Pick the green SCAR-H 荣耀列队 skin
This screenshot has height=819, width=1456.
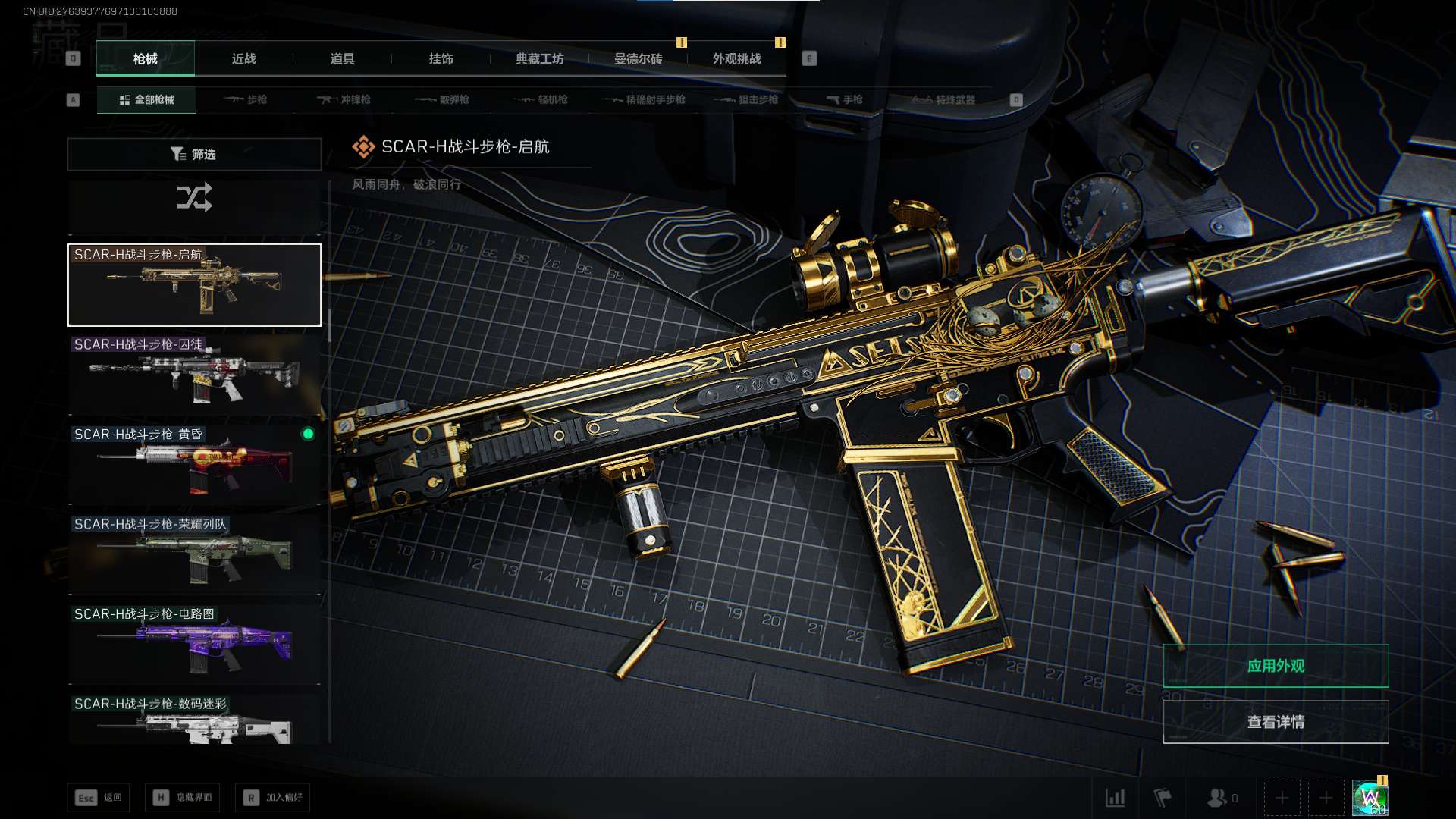194,554
